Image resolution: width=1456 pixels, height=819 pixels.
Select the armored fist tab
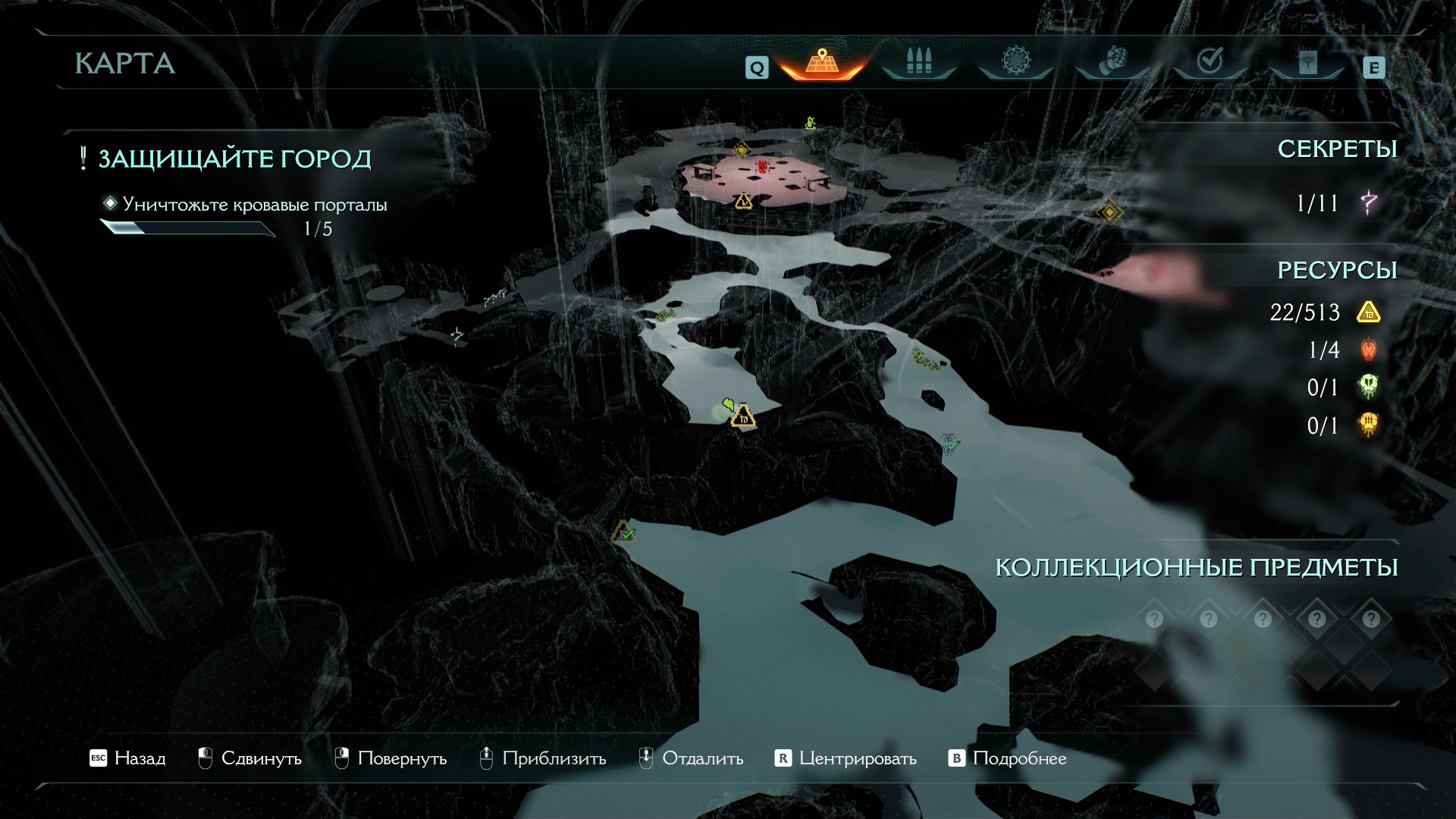1112,62
